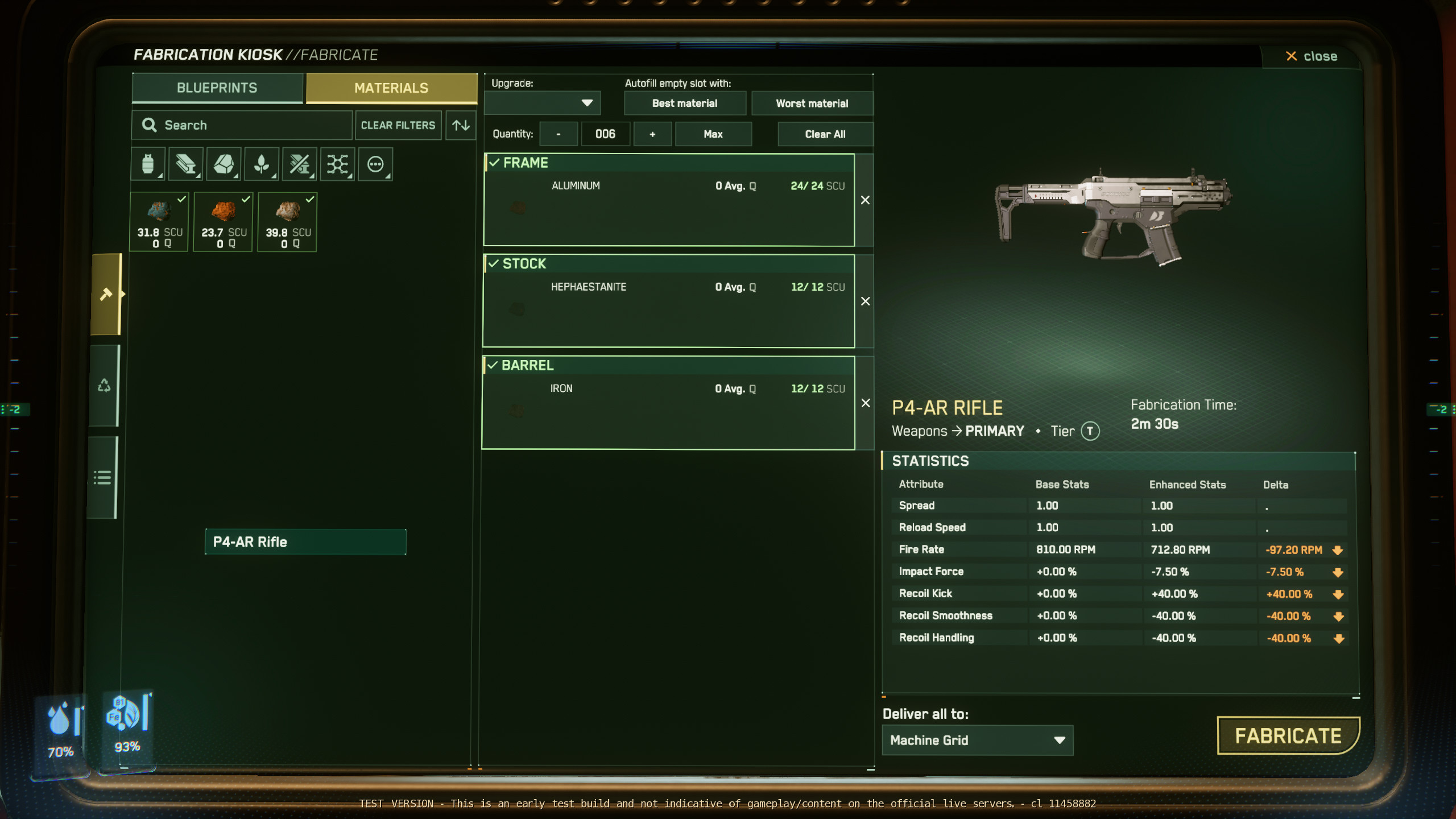Remove Aluminum from the Frame slot
Screen dimensions: 1456x819
click(x=865, y=200)
